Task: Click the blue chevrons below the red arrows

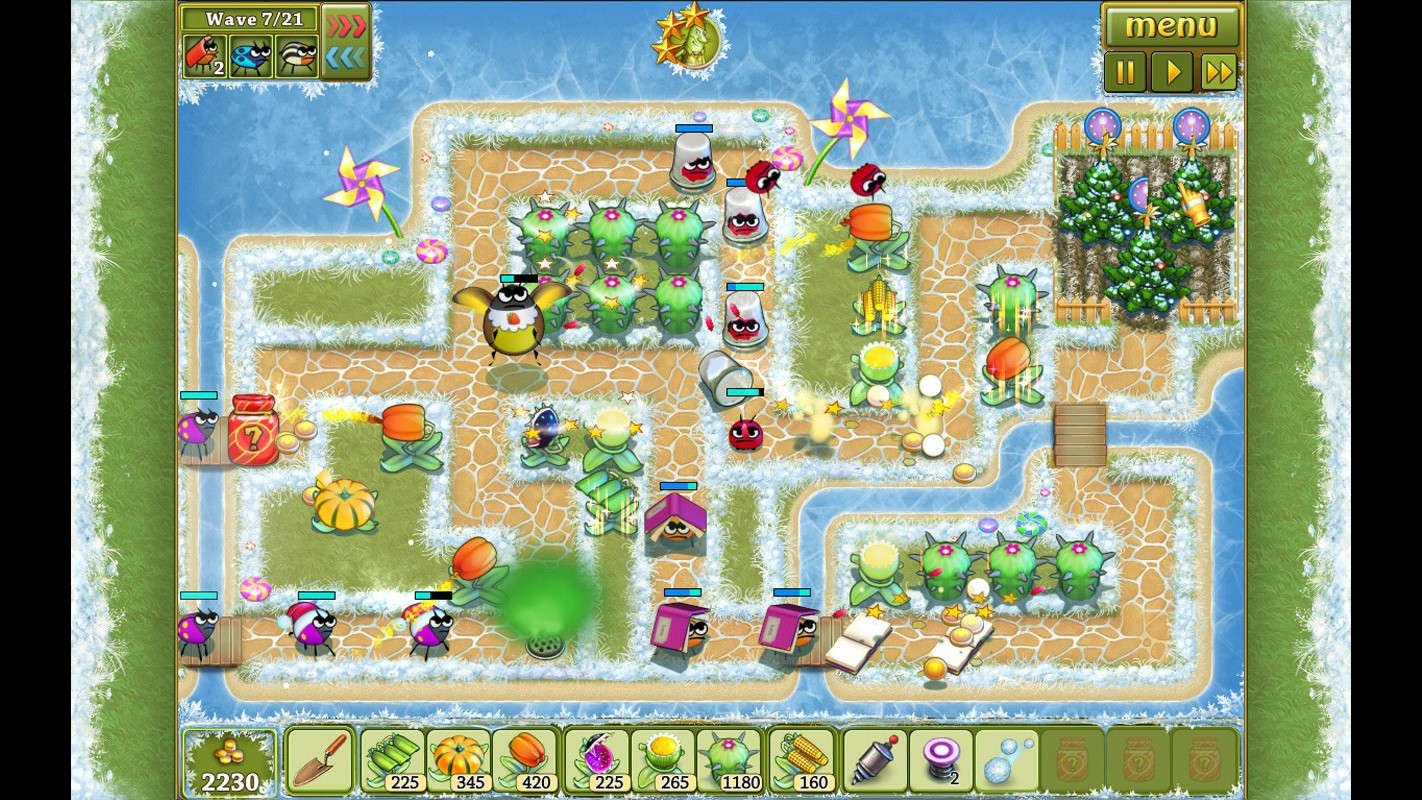Action: 345,55
